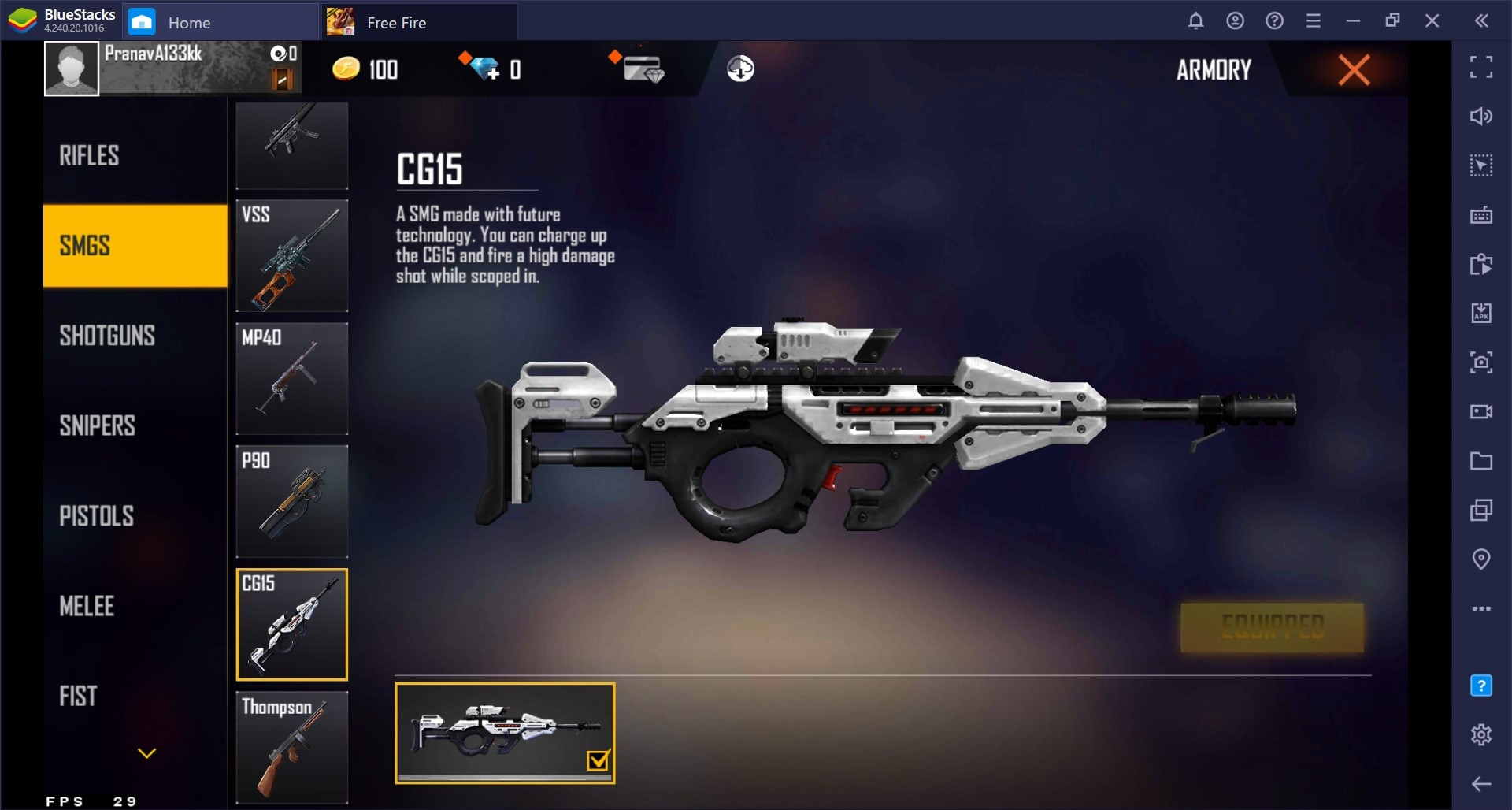
Task: Select the SMGs weapon category
Action: [x=135, y=246]
